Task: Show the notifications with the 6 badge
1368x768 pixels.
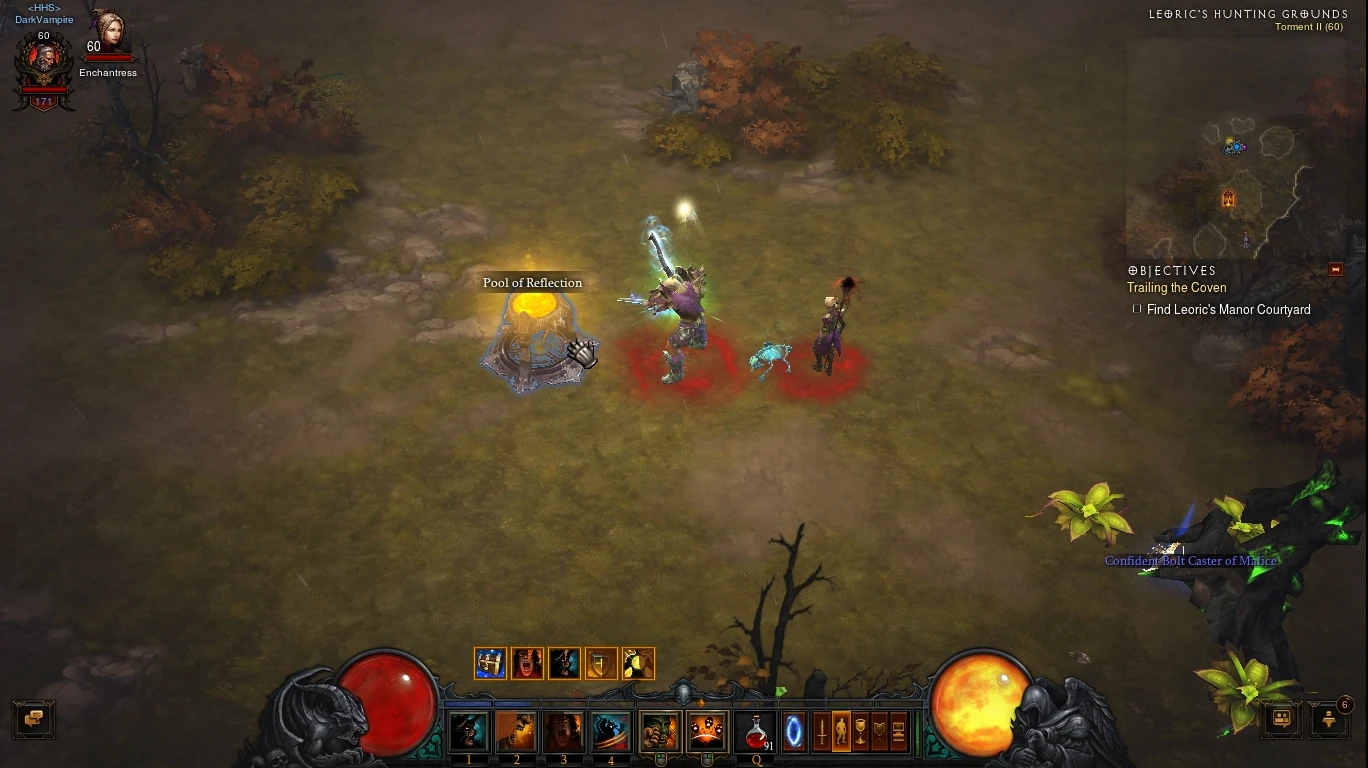Action: (1329, 718)
